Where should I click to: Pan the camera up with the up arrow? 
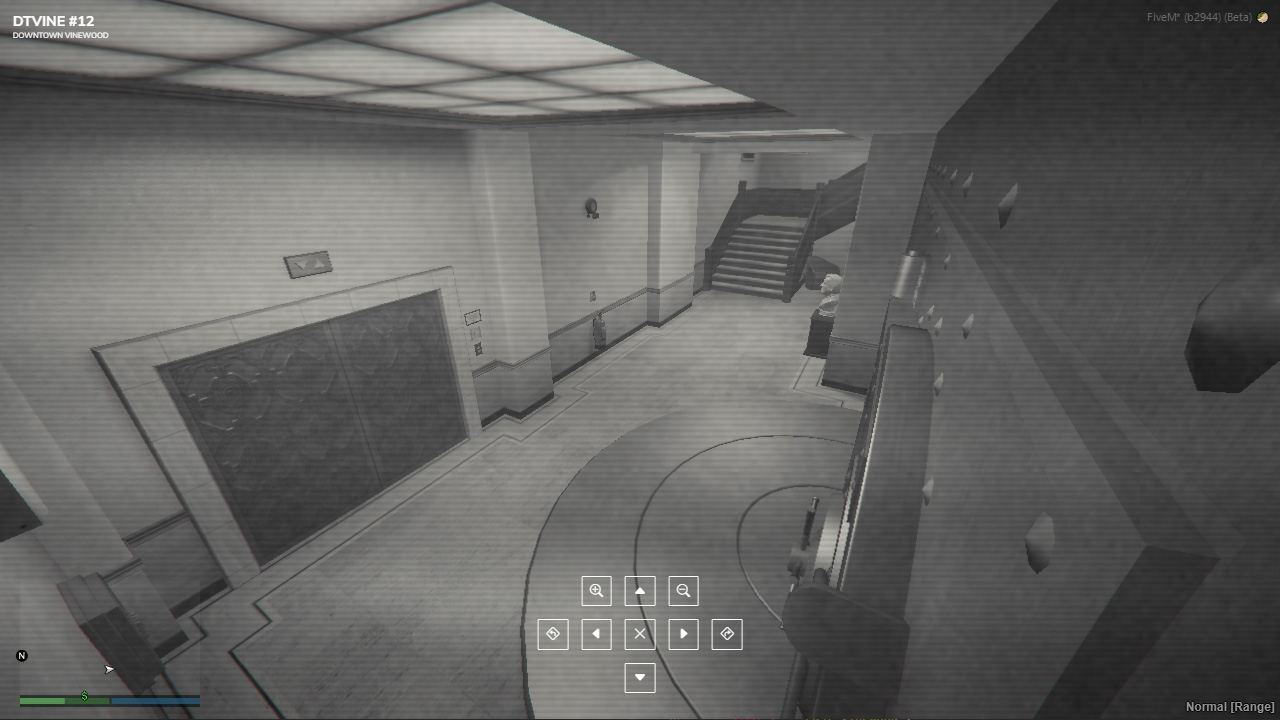(640, 590)
